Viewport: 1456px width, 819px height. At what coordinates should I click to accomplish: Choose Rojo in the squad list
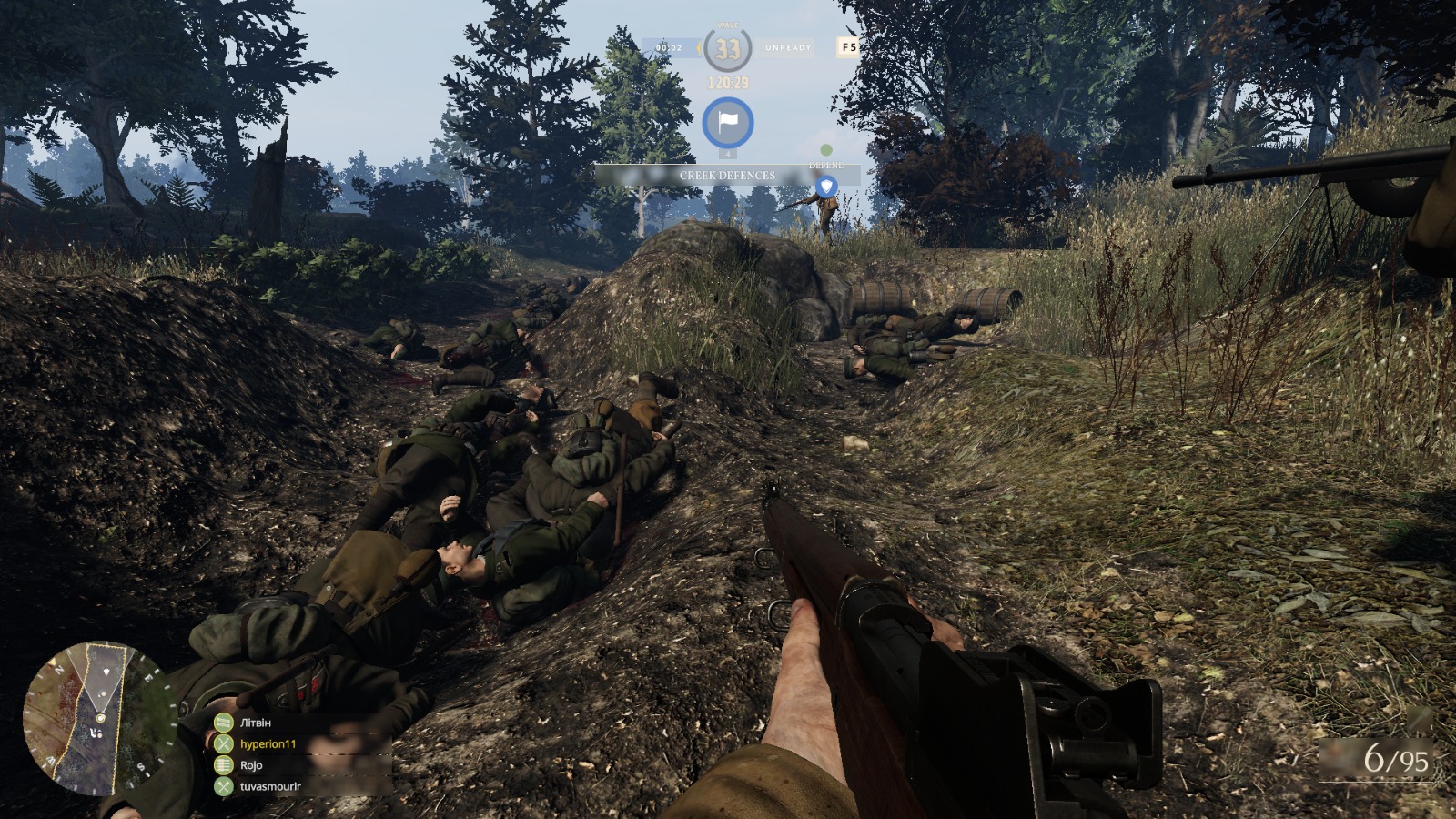251,765
